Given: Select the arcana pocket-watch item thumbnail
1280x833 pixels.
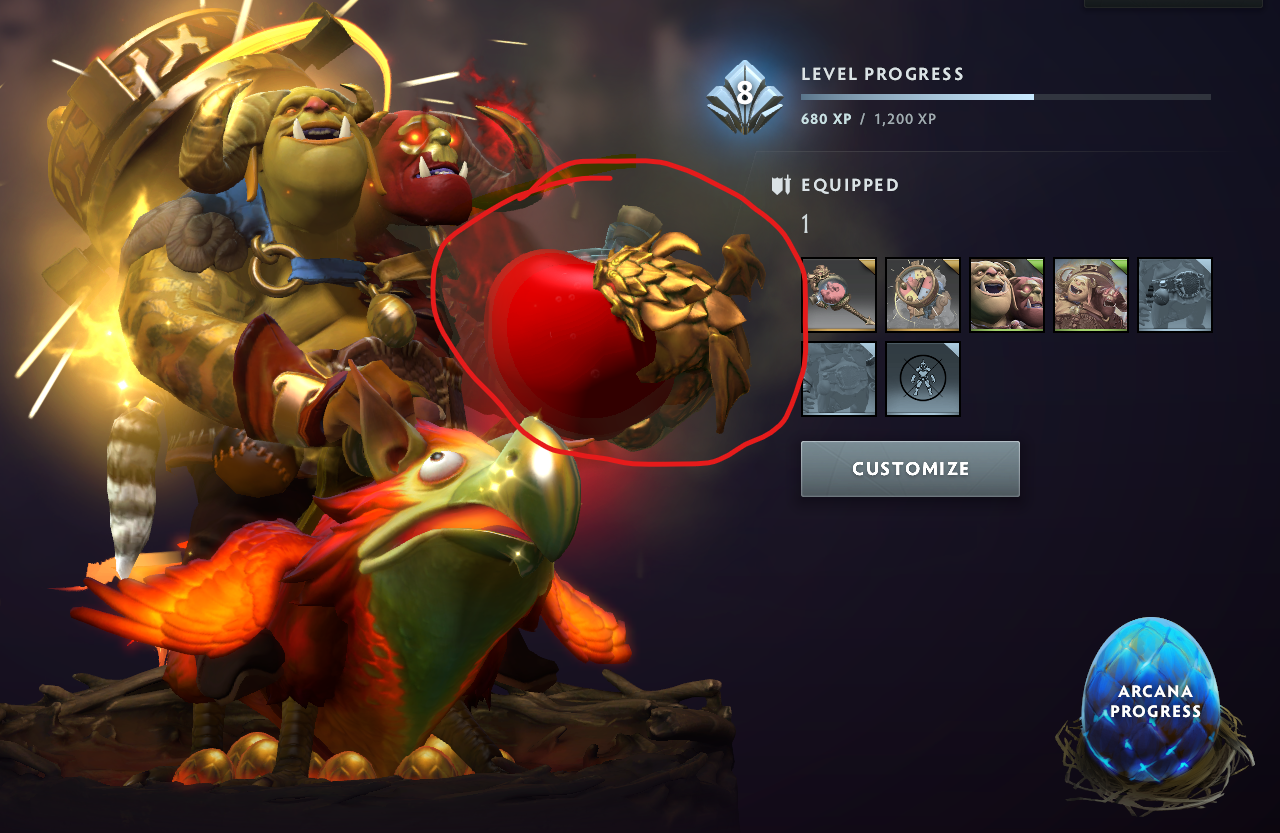Looking at the screenshot, I should (922, 295).
